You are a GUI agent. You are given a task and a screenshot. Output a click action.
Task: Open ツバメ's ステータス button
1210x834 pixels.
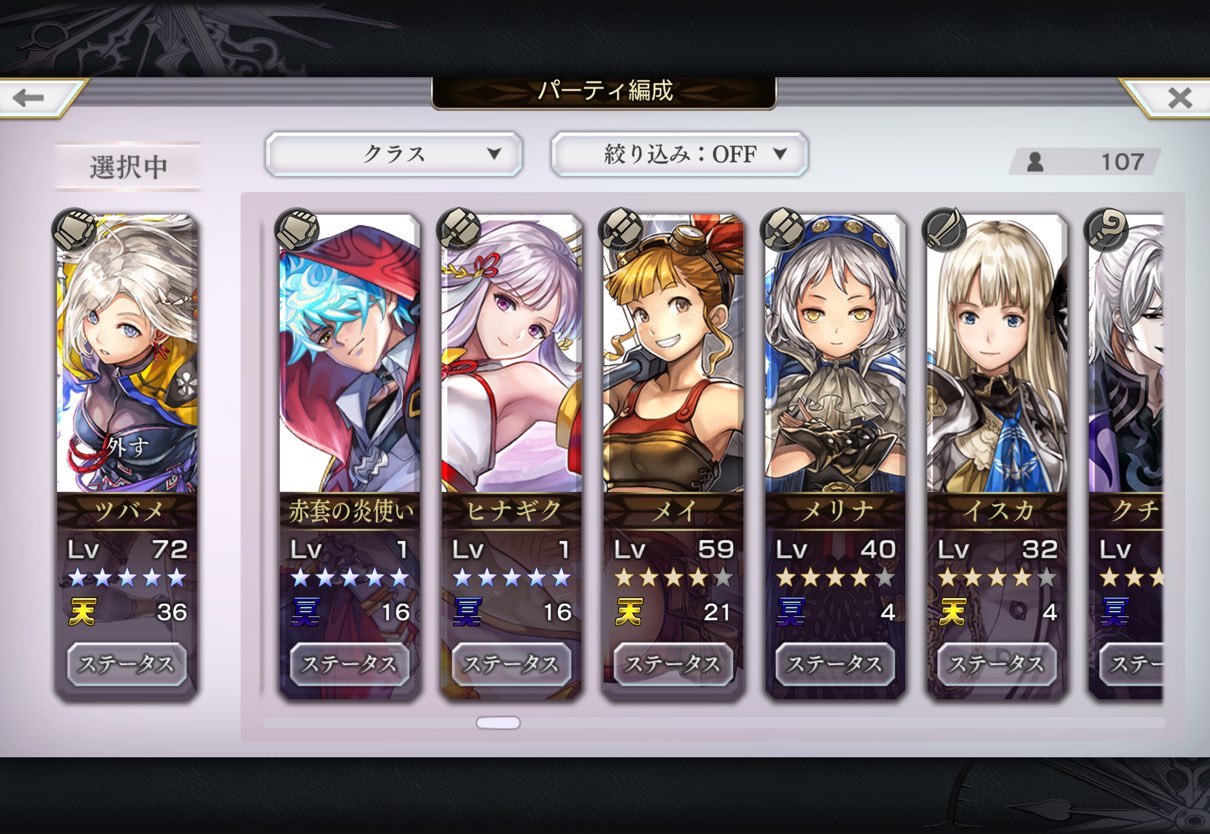coord(127,664)
